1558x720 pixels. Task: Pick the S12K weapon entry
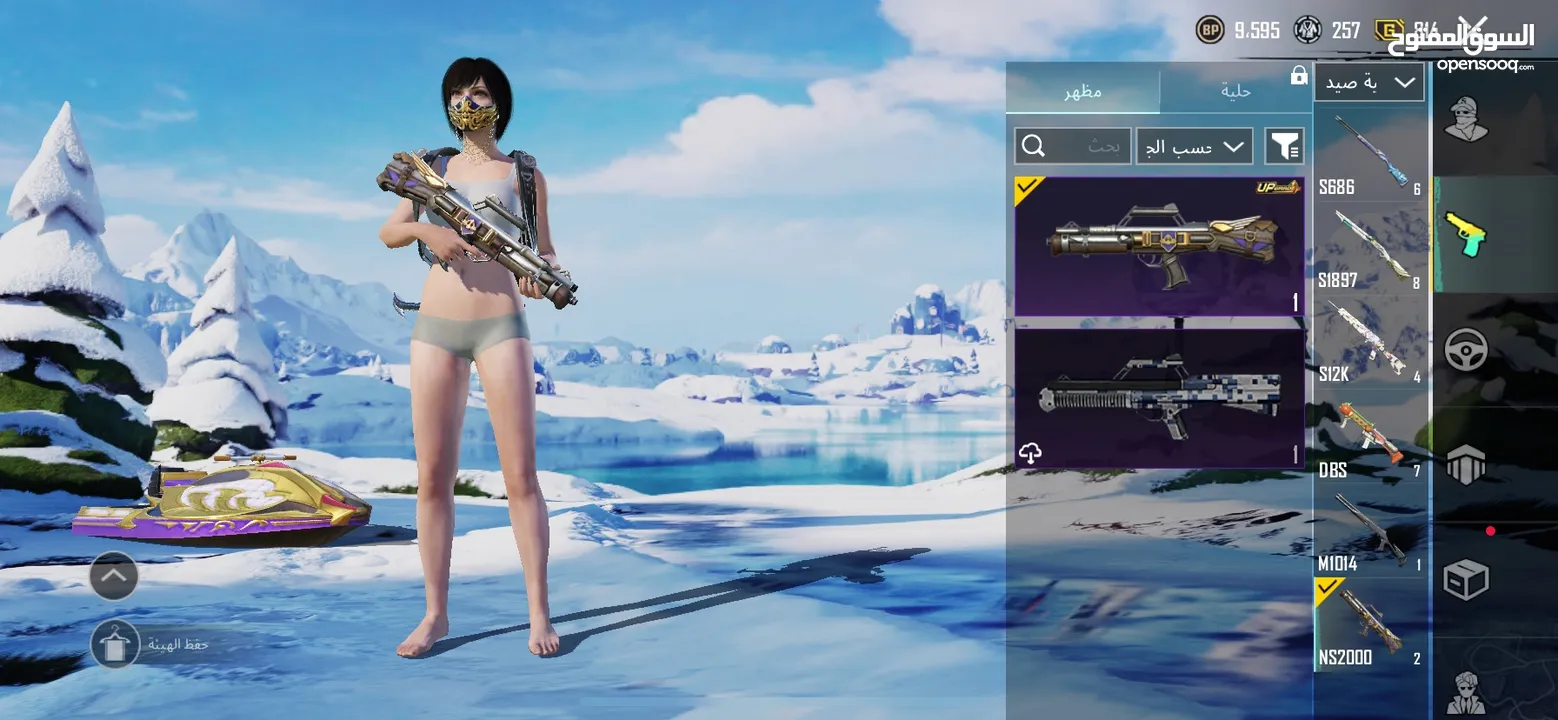pos(1372,343)
